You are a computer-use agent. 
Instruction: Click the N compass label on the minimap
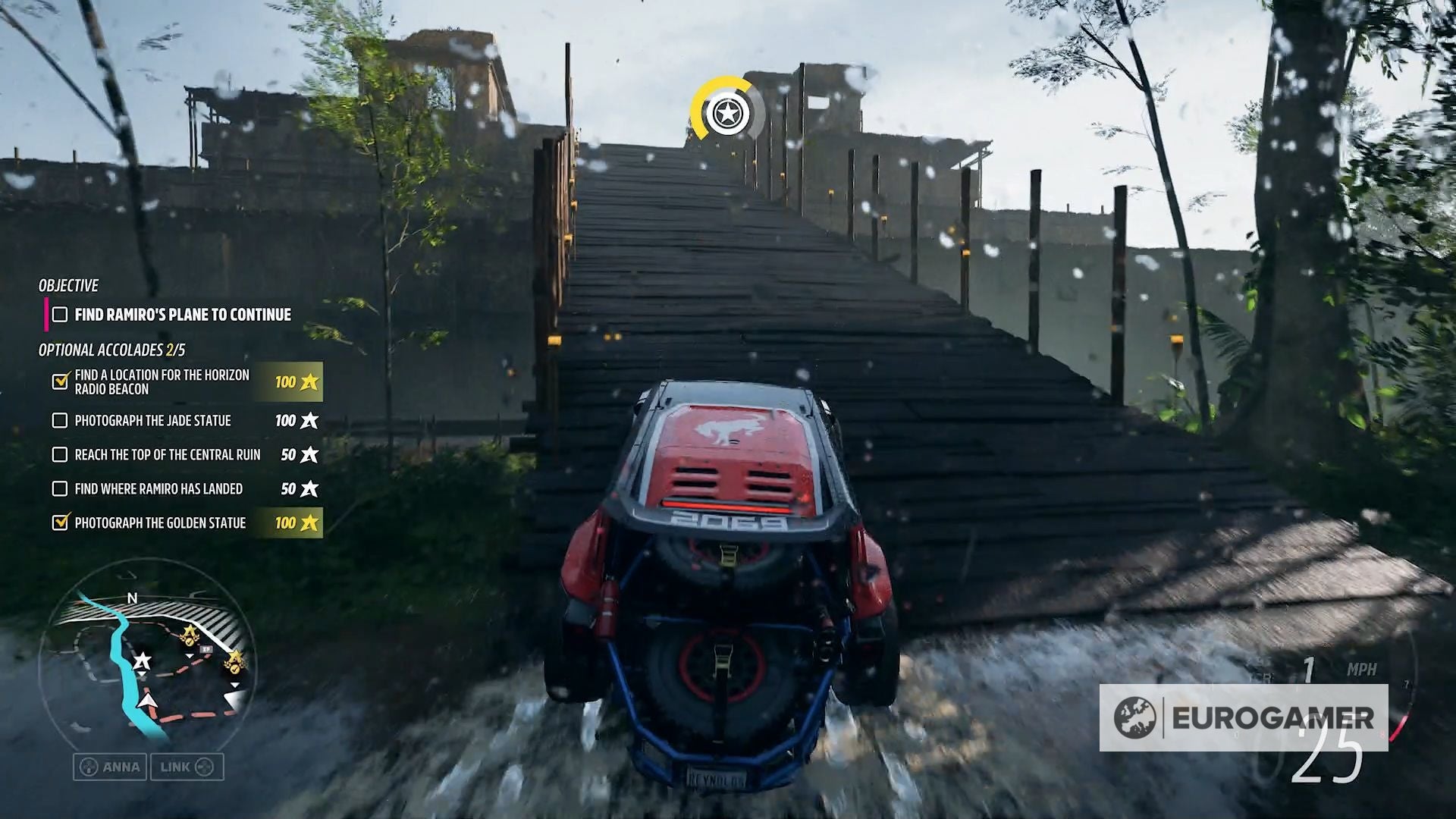(x=133, y=598)
